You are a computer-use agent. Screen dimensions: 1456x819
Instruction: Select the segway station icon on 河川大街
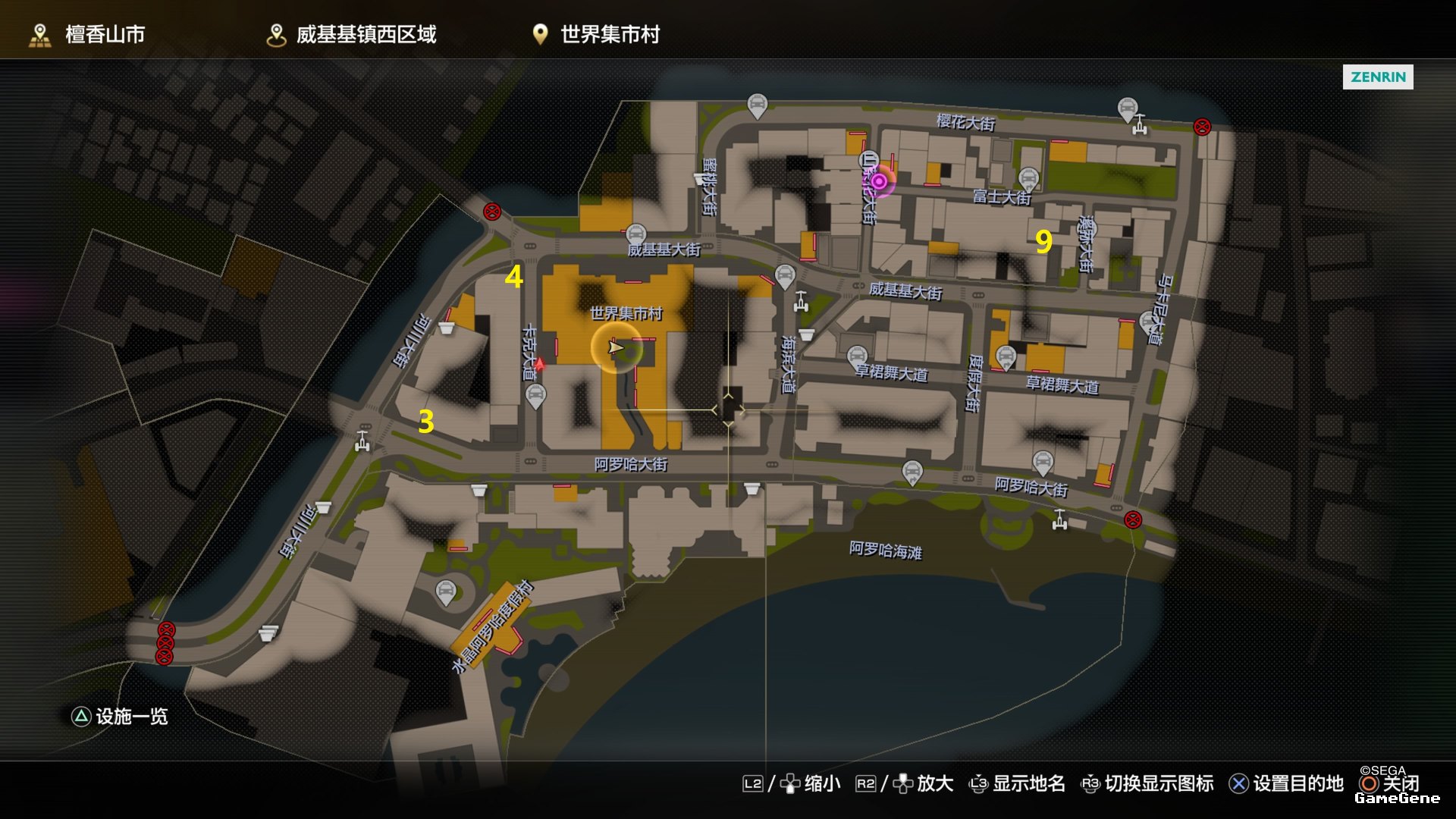(x=362, y=441)
